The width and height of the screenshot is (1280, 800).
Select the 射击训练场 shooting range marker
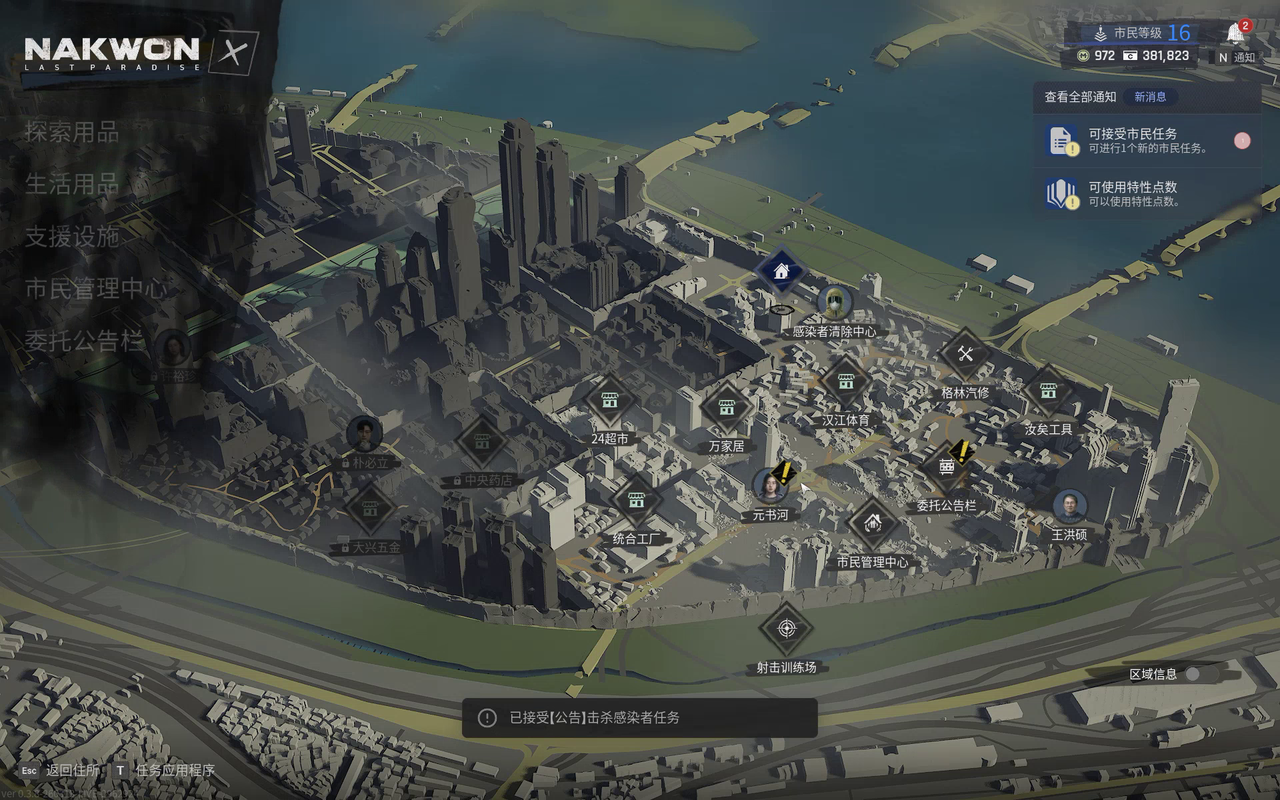(x=786, y=630)
